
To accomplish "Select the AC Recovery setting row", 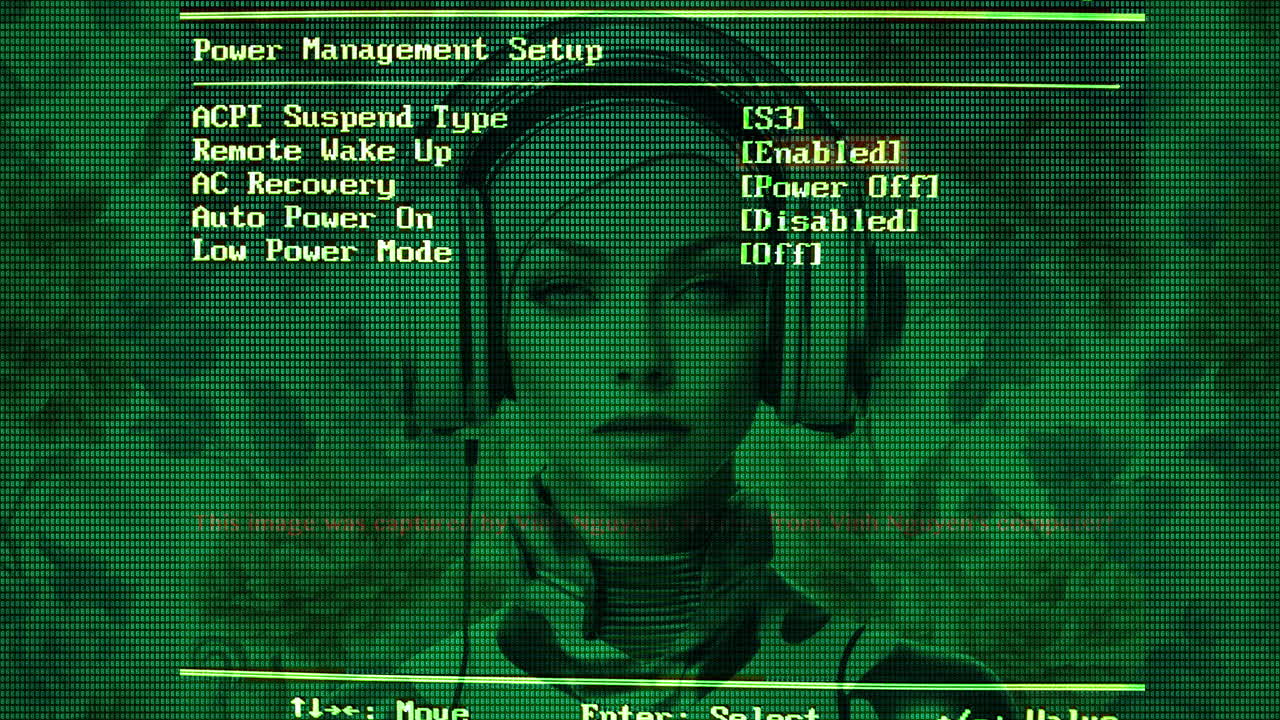I will click(294, 185).
